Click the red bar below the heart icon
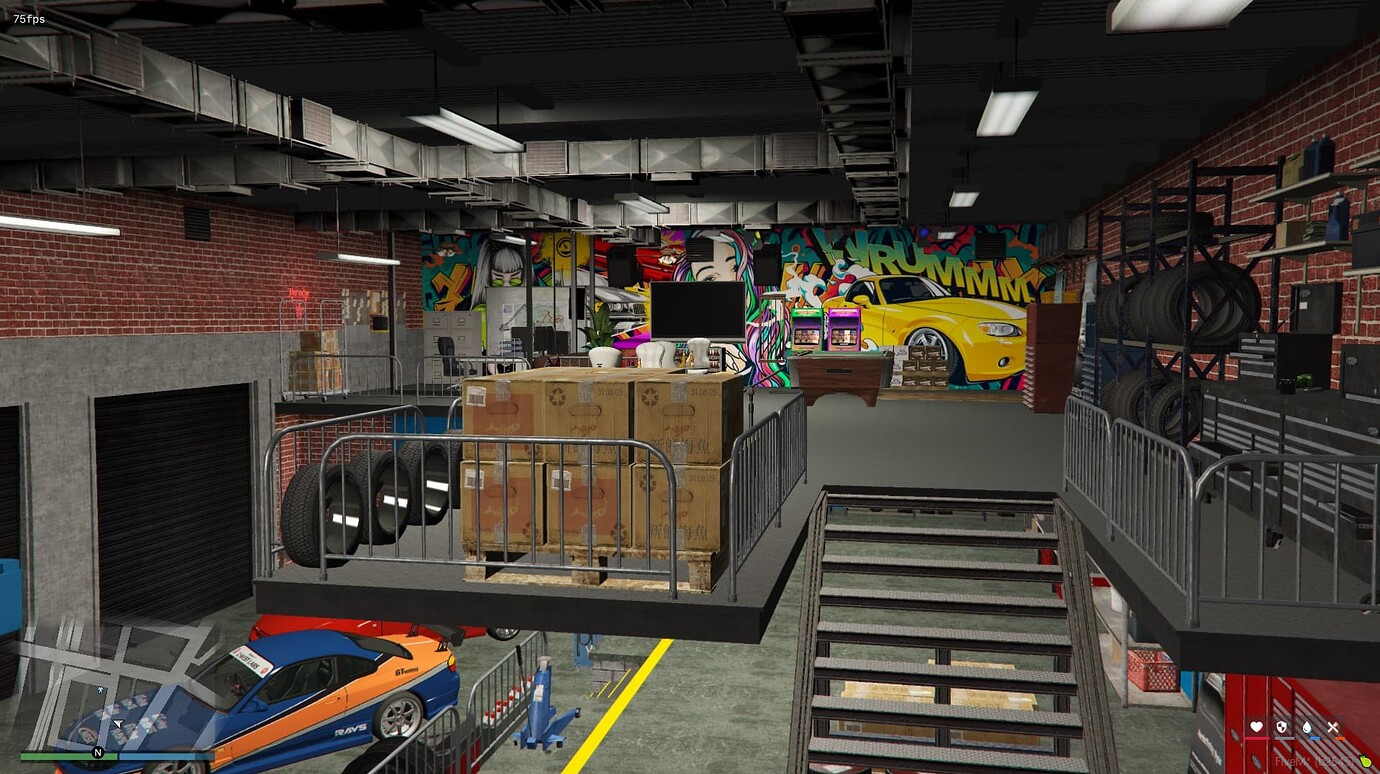This screenshot has height=774, width=1380. 1257,738
